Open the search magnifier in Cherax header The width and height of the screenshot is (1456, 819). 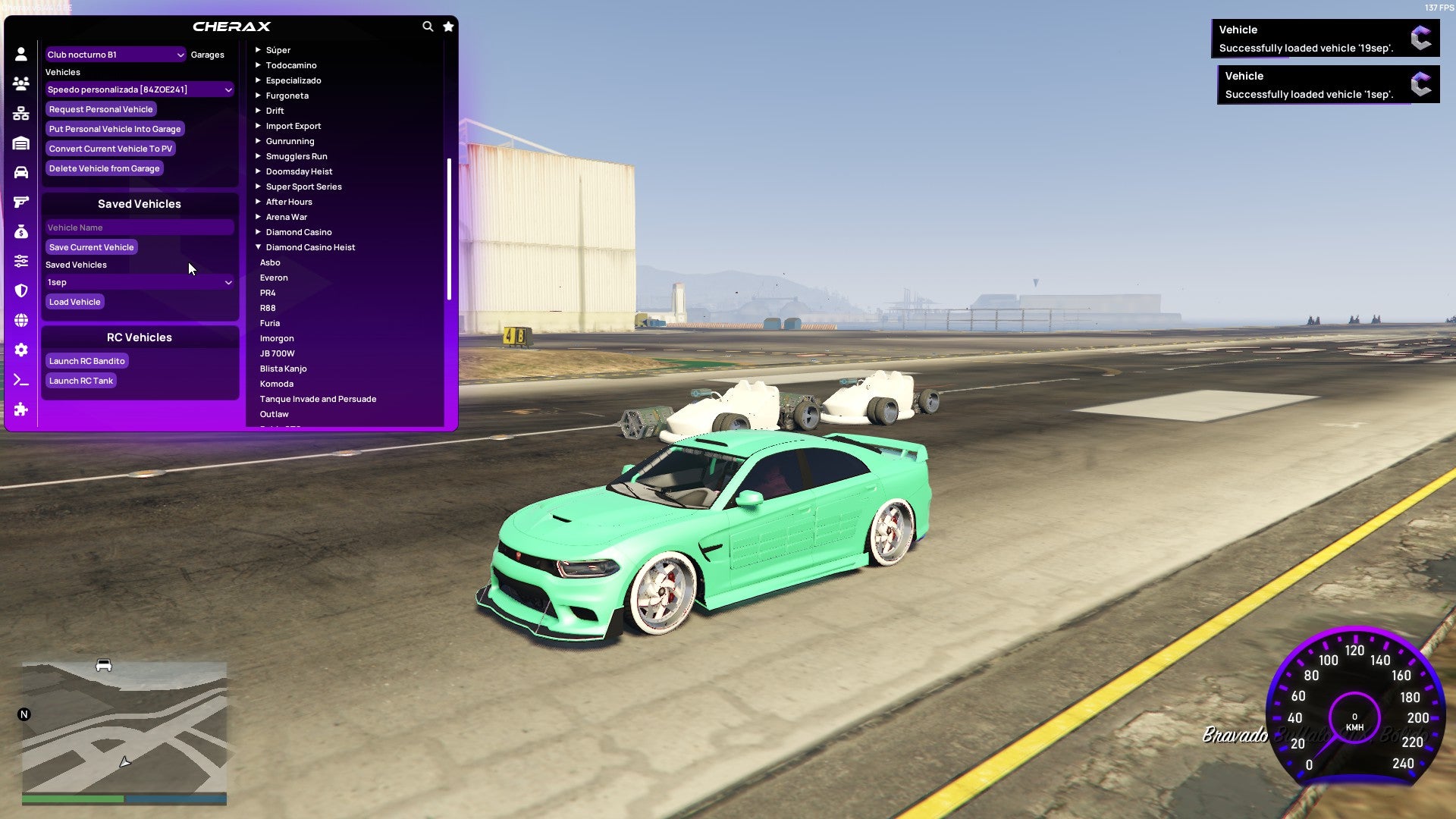click(x=428, y=26)
